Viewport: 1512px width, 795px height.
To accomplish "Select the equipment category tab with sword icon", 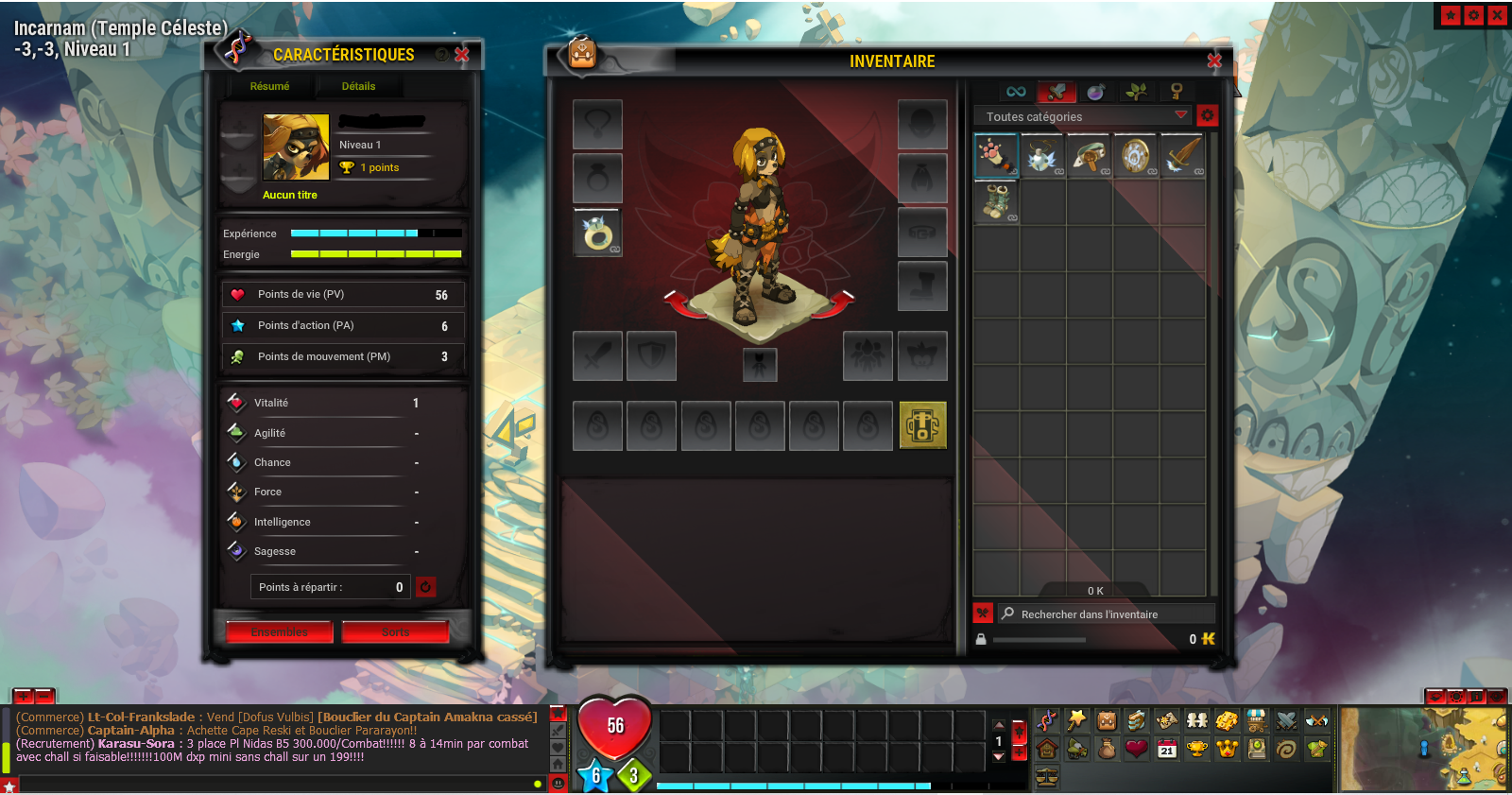I will (1058, 92).
